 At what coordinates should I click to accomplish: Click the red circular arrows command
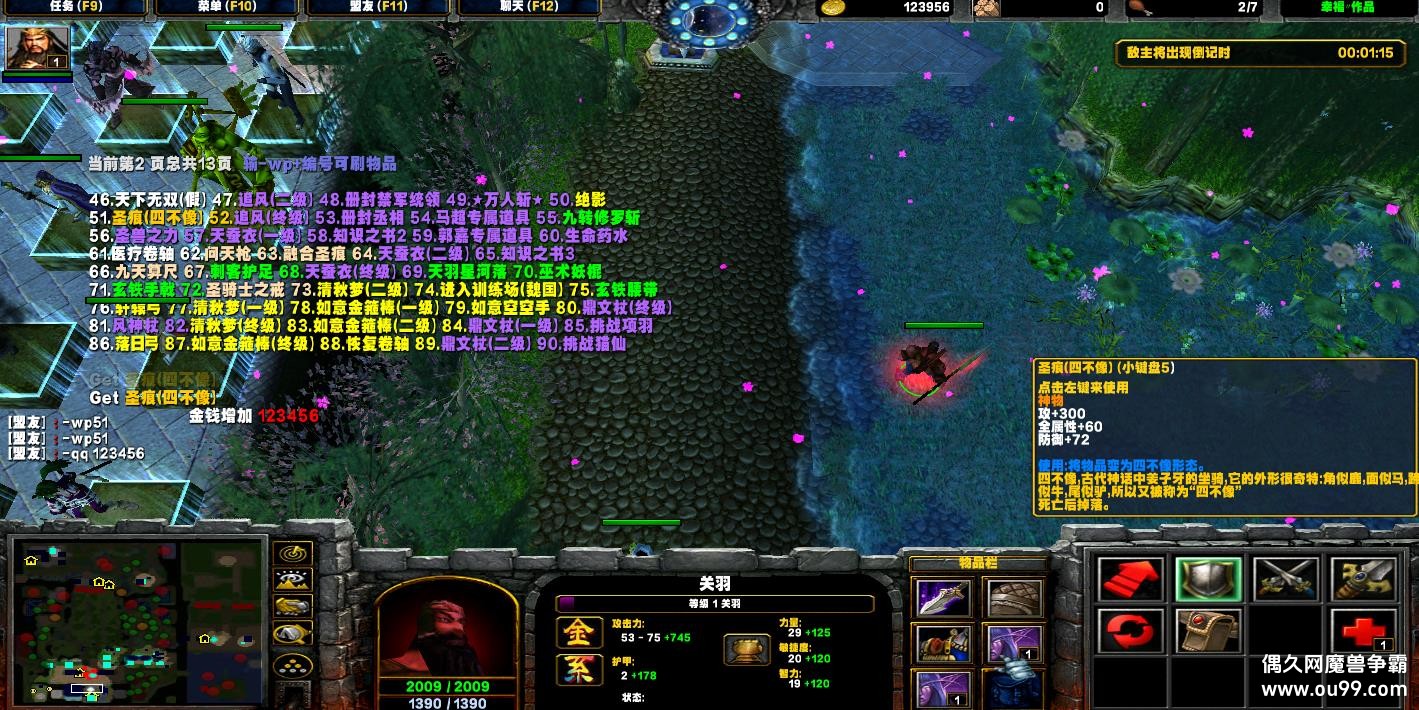click(1131, 632)
